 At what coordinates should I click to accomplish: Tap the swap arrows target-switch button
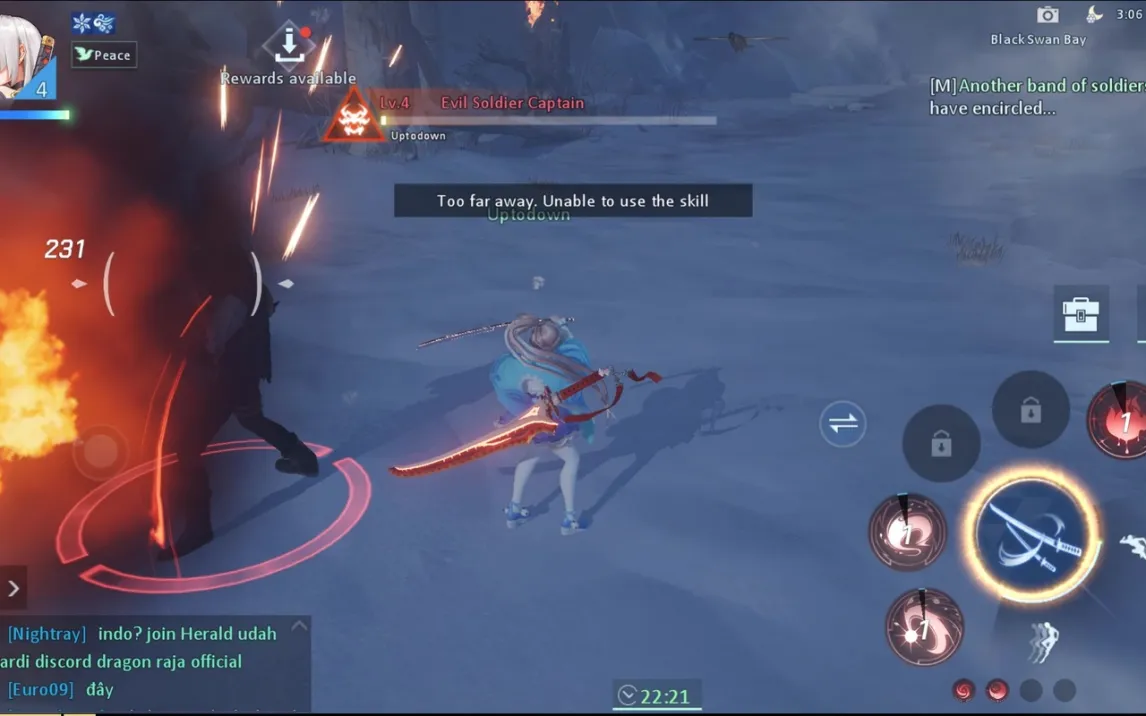pyautogui.click(x=843, y=423)
